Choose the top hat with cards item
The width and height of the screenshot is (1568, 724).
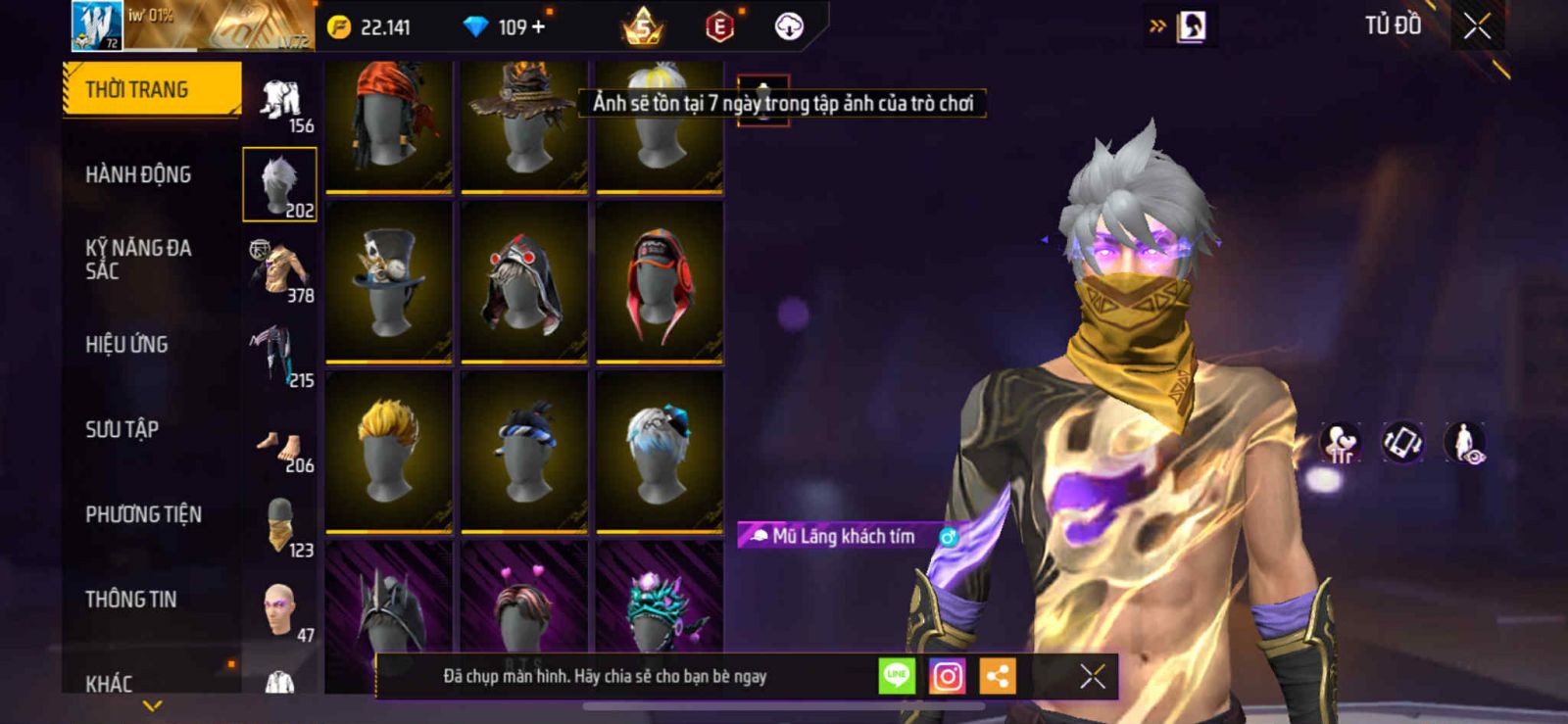tap(389, 282)
